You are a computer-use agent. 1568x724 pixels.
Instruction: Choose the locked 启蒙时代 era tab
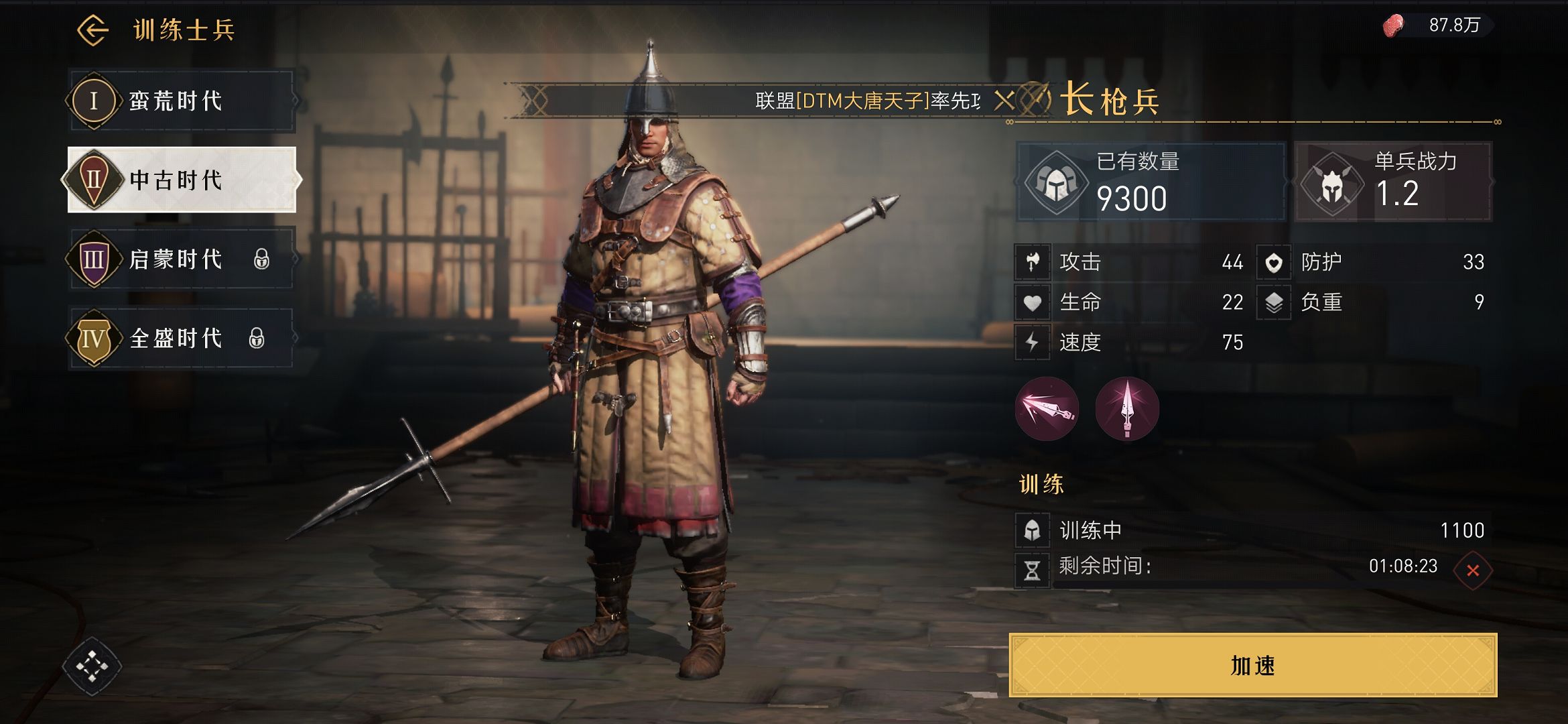coord(181,259)
